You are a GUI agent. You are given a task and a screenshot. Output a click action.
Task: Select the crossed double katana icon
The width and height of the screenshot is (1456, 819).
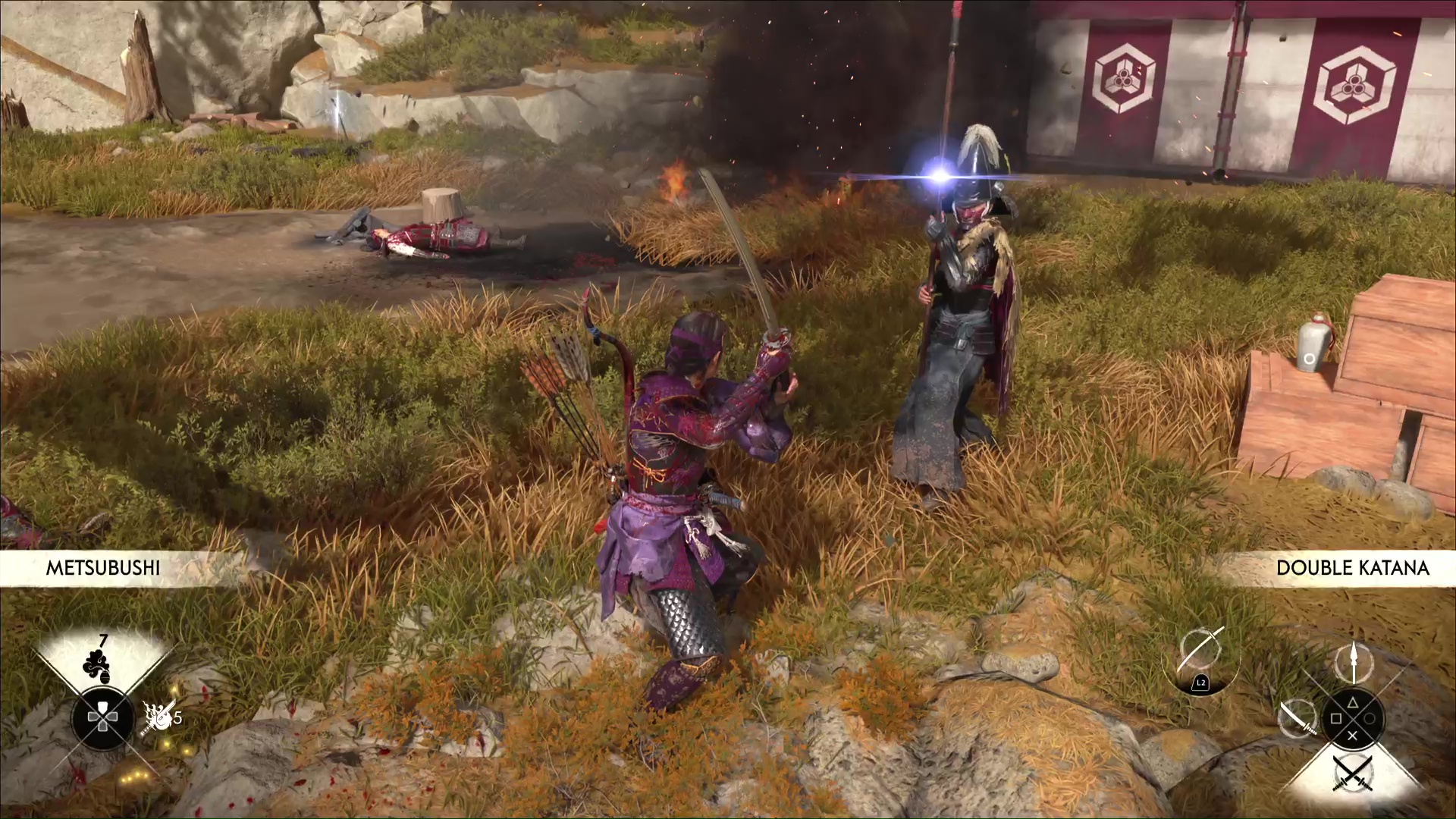[x=1353, y=773]
